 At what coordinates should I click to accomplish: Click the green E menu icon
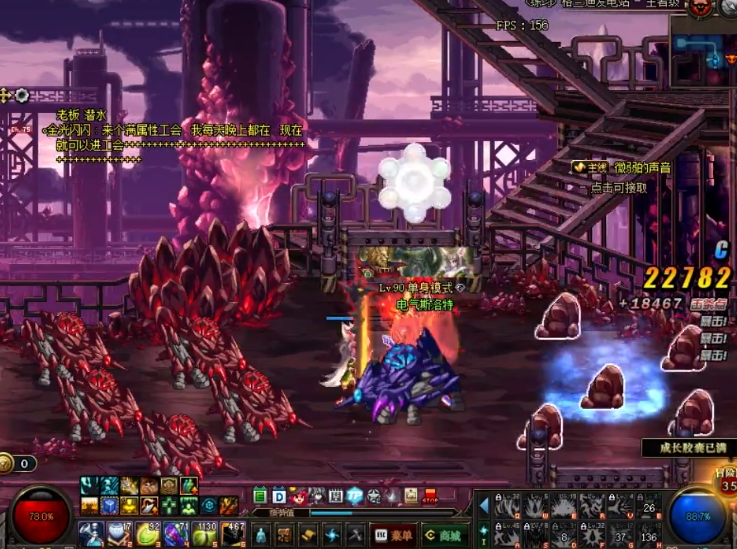(260, 495)
